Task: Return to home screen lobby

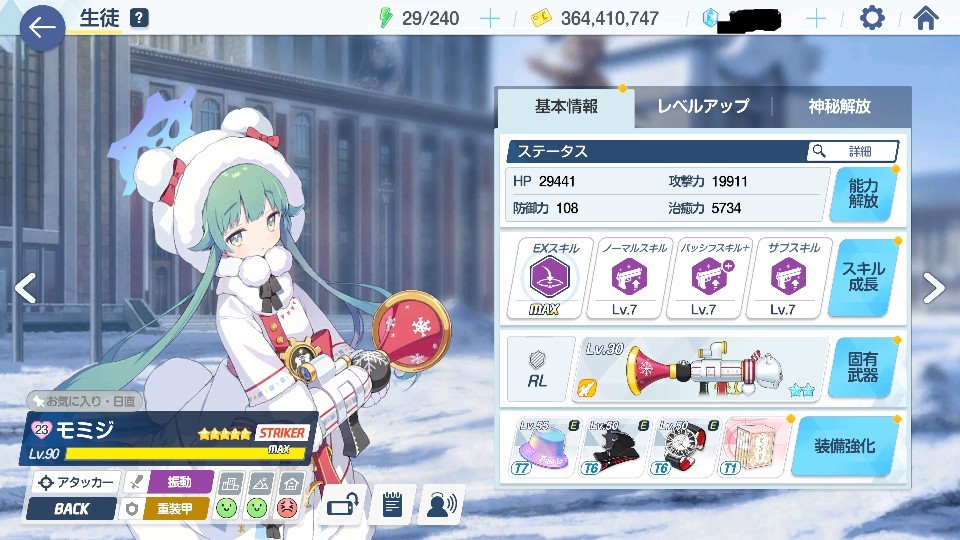Action: click(927, 18)
